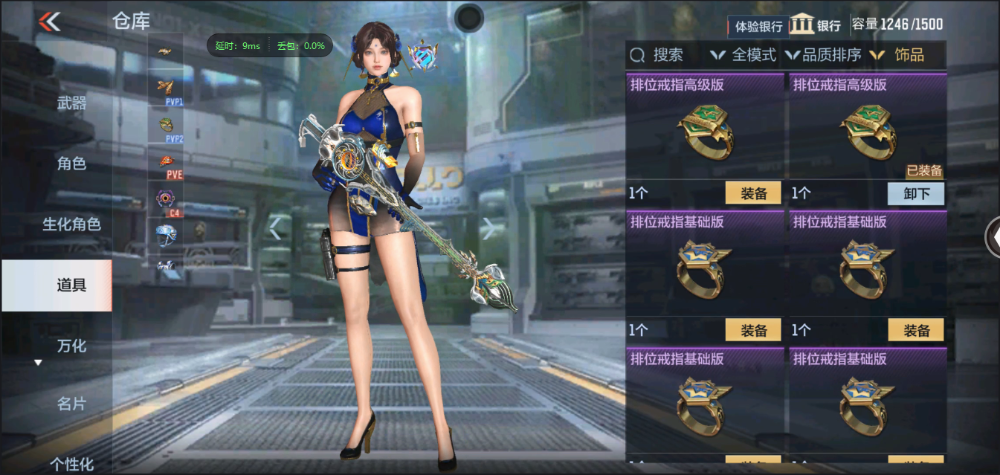This screenshot has width=1000, height=475.
Task: Open the 名片 category tab
Action: coord(71,404)
